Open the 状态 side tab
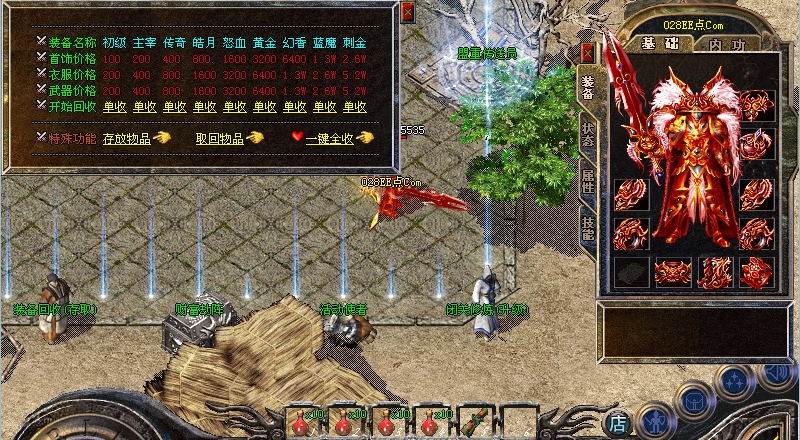 [587, 132]
